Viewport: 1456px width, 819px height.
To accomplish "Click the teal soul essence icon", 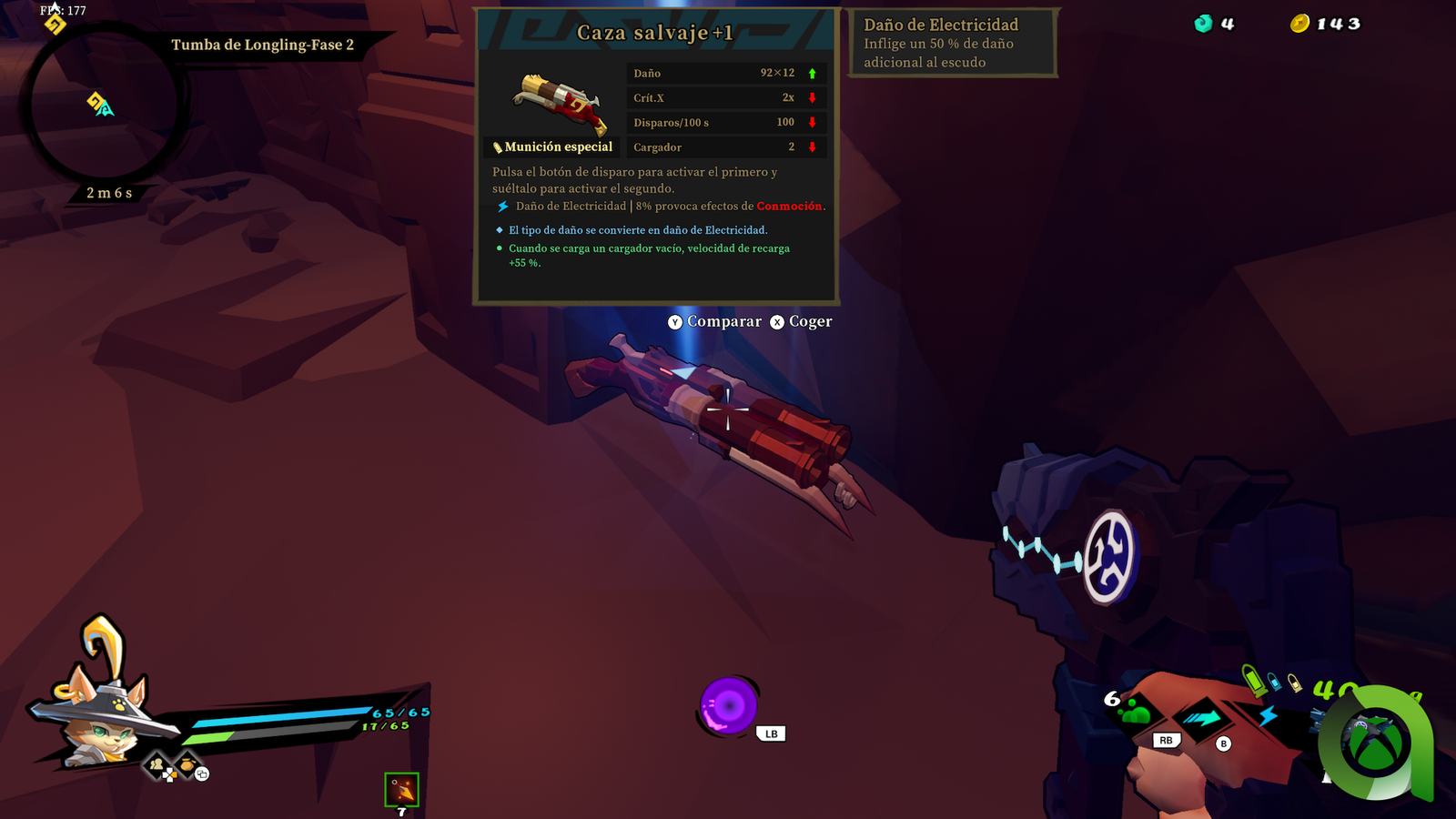I will coord(1203,24).
